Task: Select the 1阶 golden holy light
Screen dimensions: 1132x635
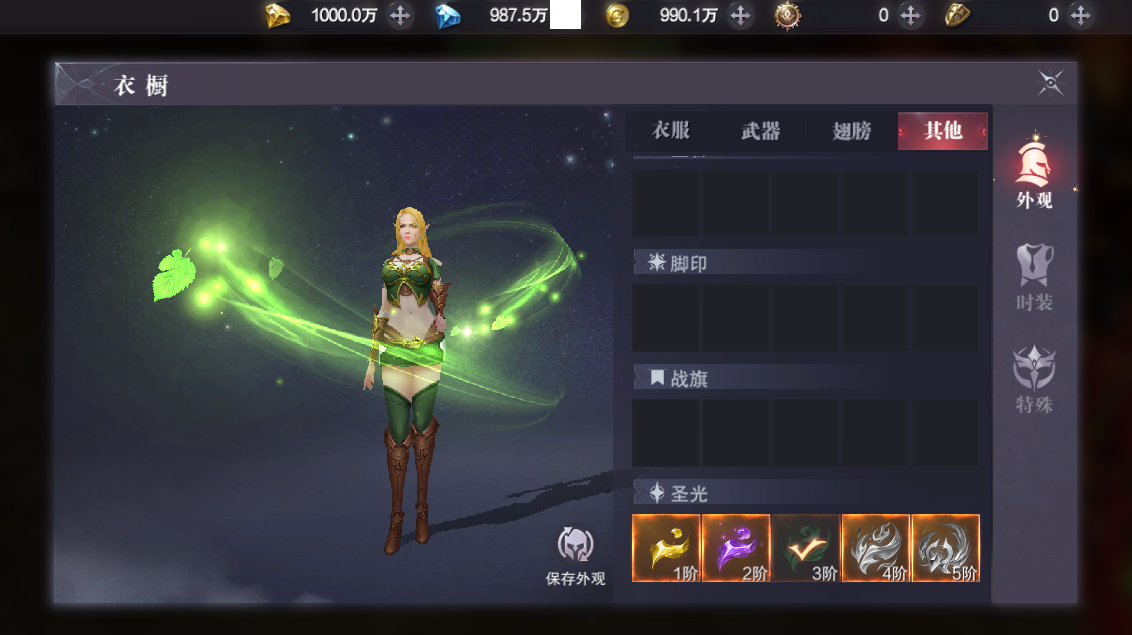Action: 667,548
